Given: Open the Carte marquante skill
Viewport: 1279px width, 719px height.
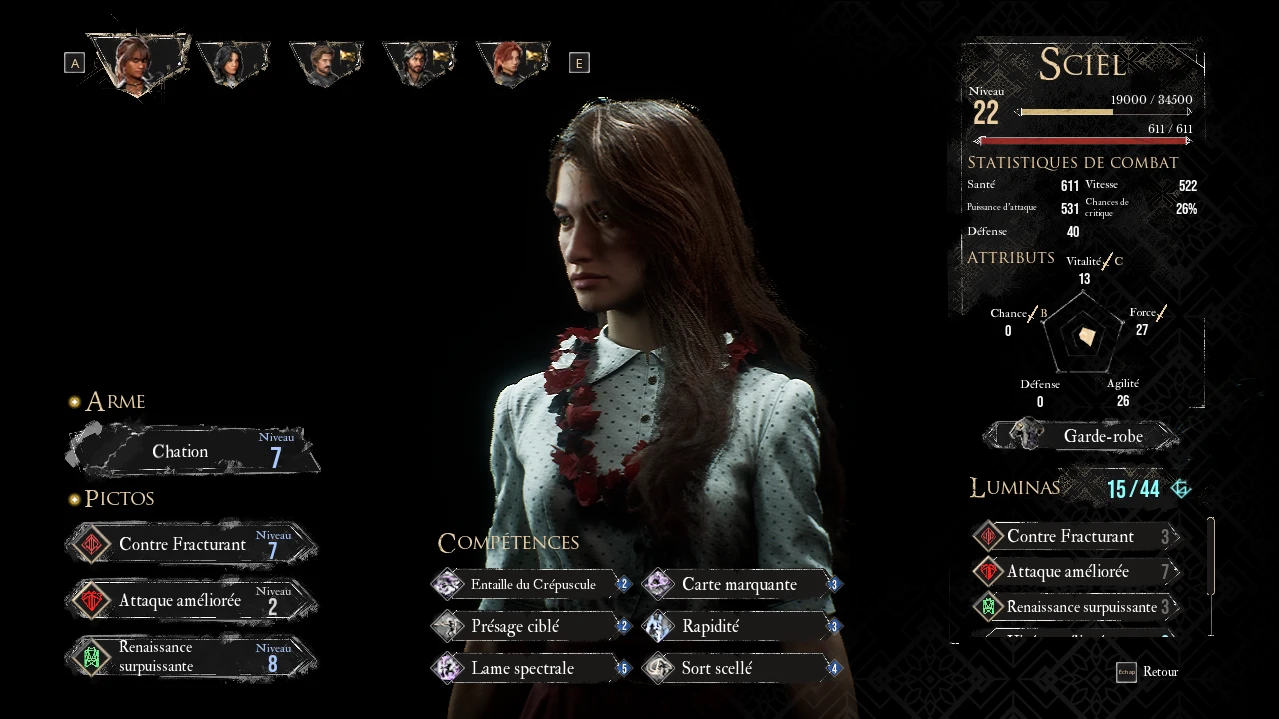Looking at the screenshot, I should point(741,585).
